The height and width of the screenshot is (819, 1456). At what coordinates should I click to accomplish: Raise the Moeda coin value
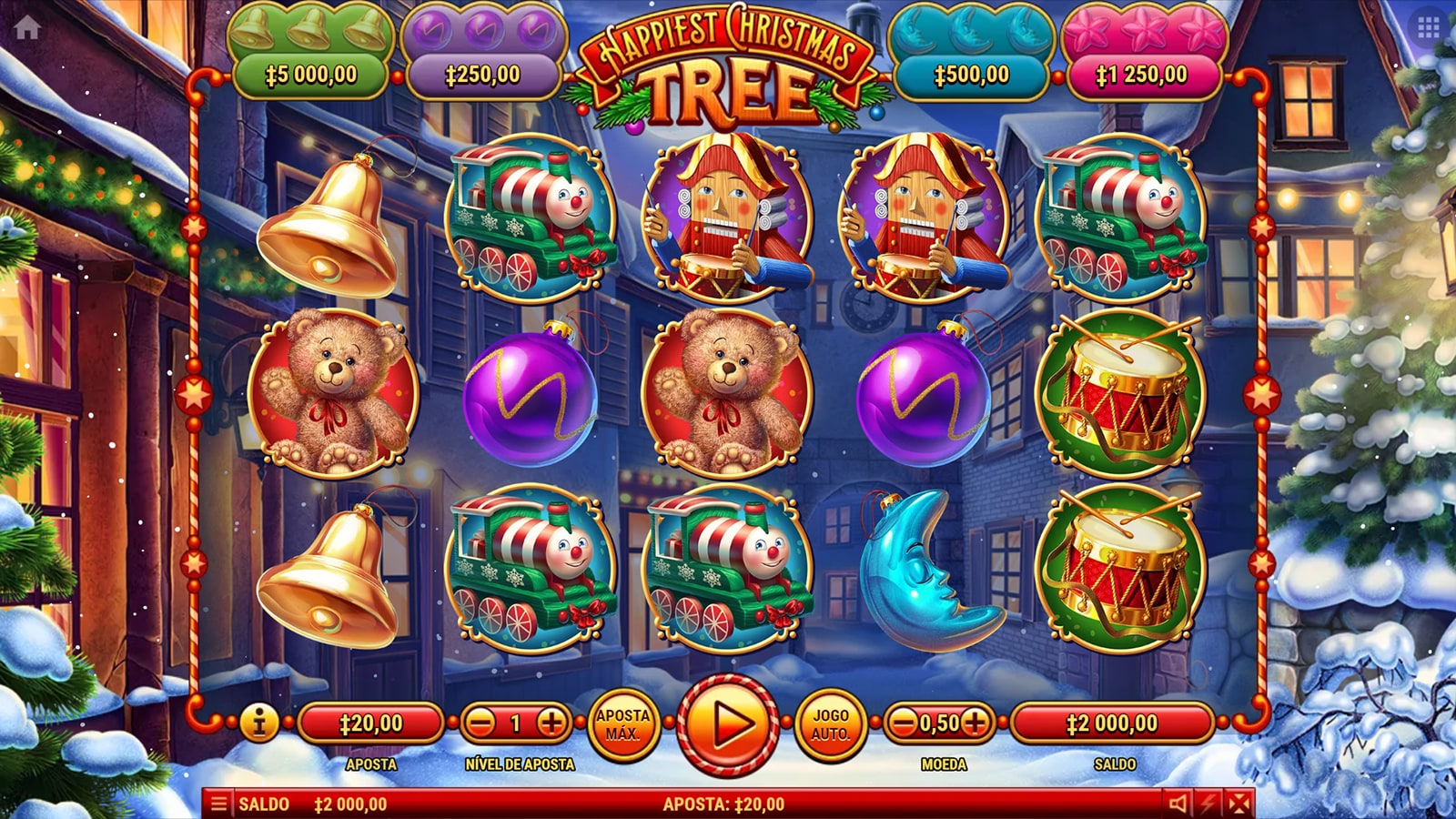click(975, 723)
